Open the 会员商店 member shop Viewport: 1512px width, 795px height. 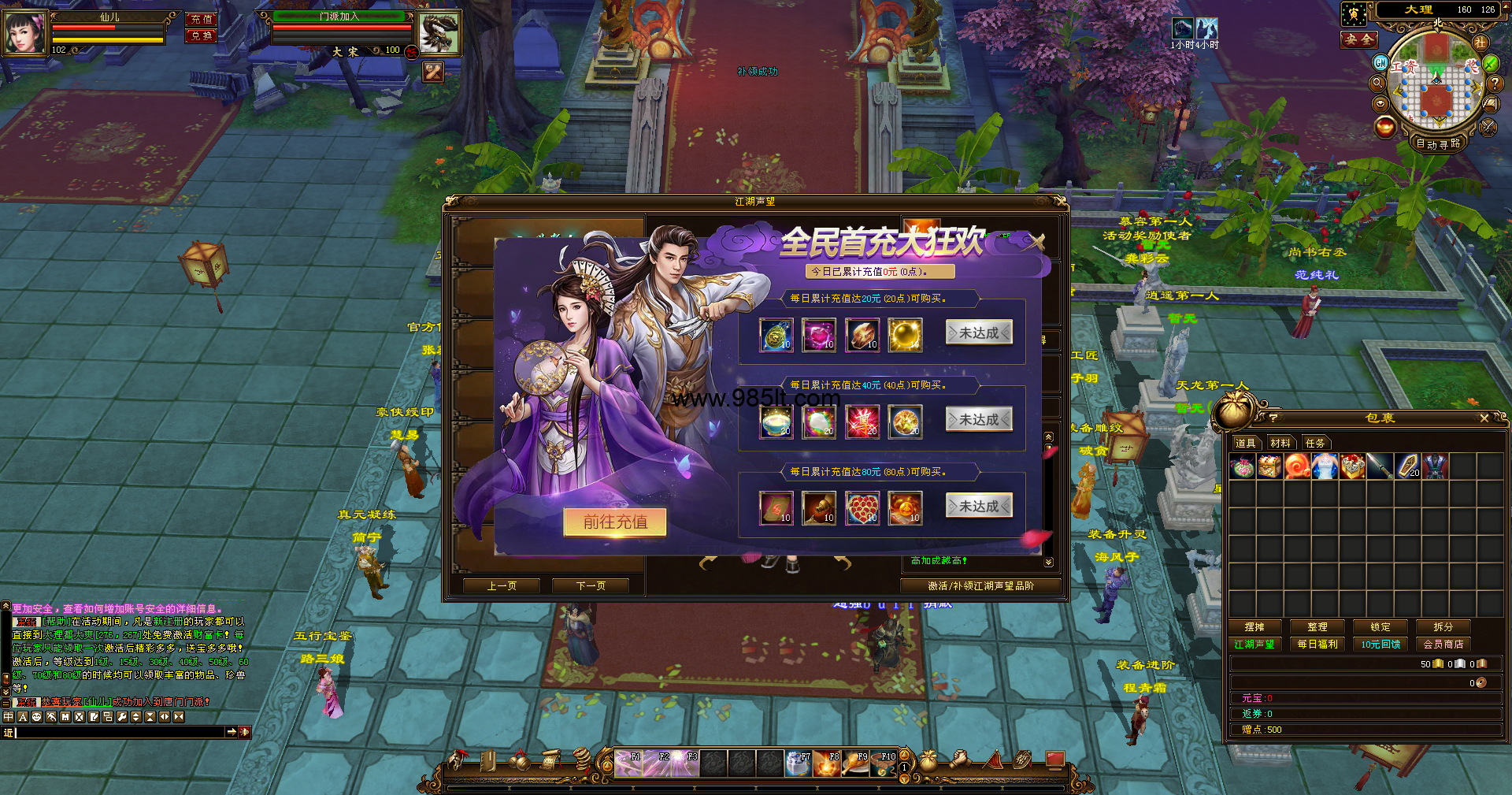1443,645
